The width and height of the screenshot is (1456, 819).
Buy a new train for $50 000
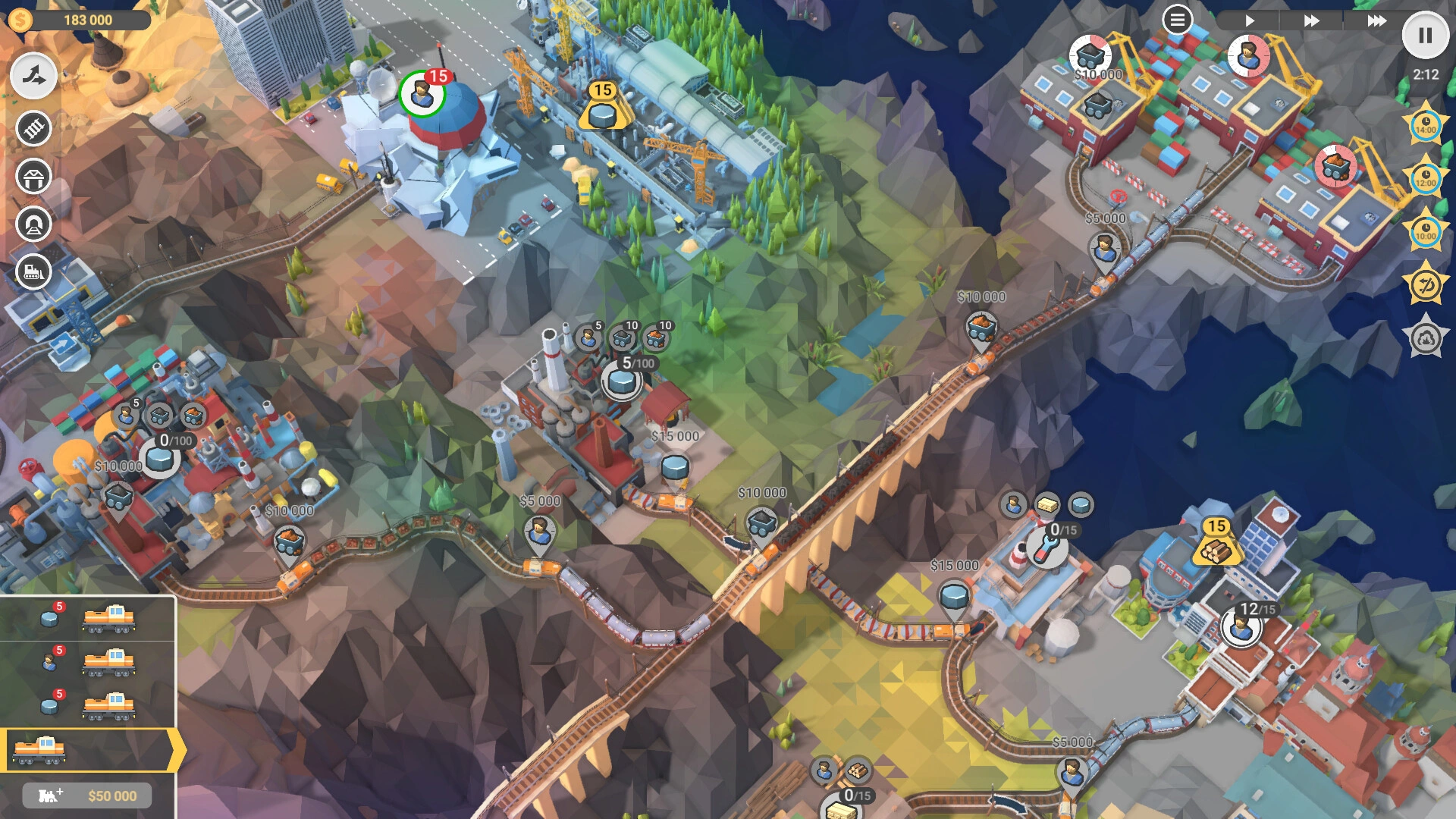point(87,795)
